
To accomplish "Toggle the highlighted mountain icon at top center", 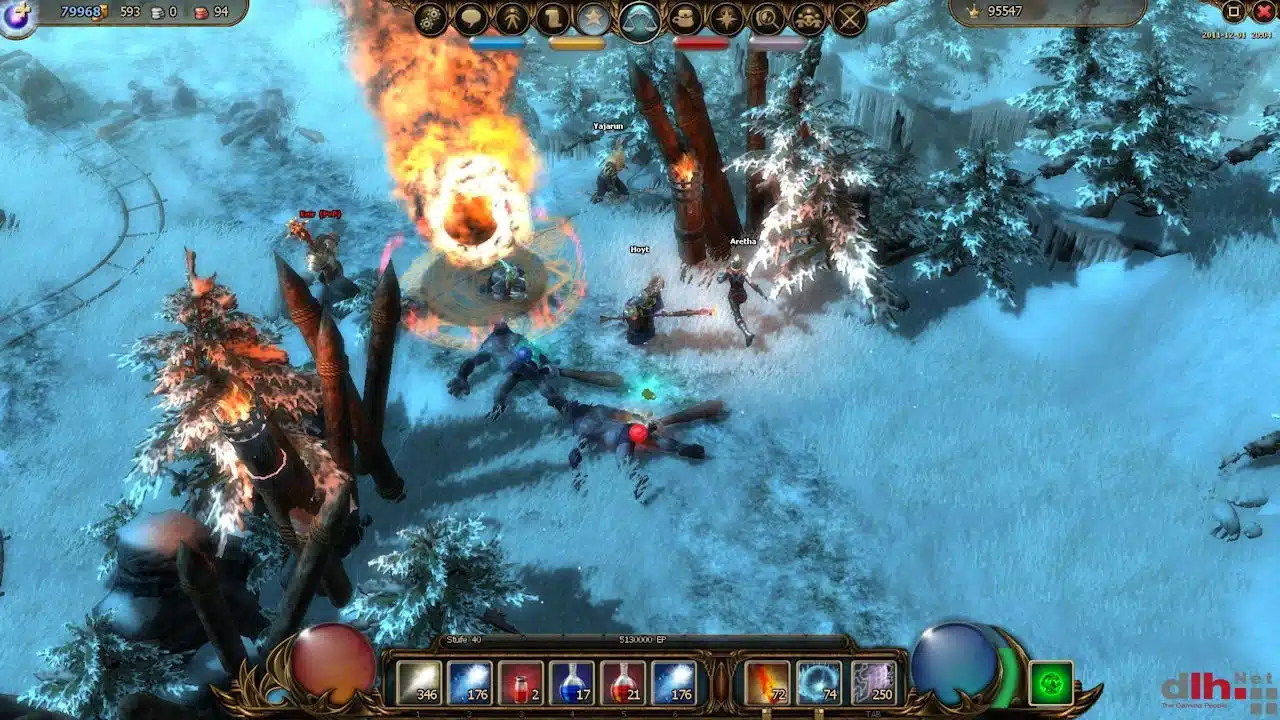I will coord(638,18).
